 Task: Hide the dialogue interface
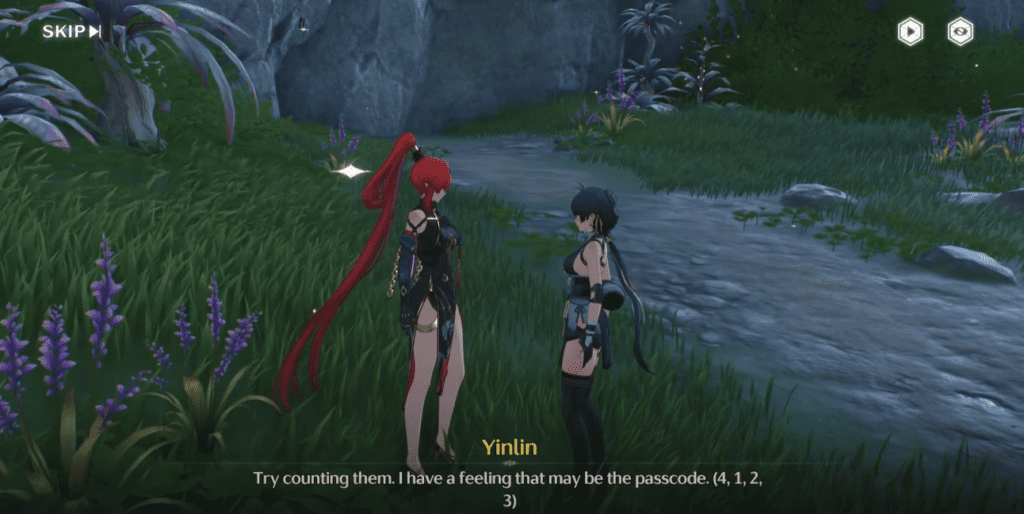(961, 31)
